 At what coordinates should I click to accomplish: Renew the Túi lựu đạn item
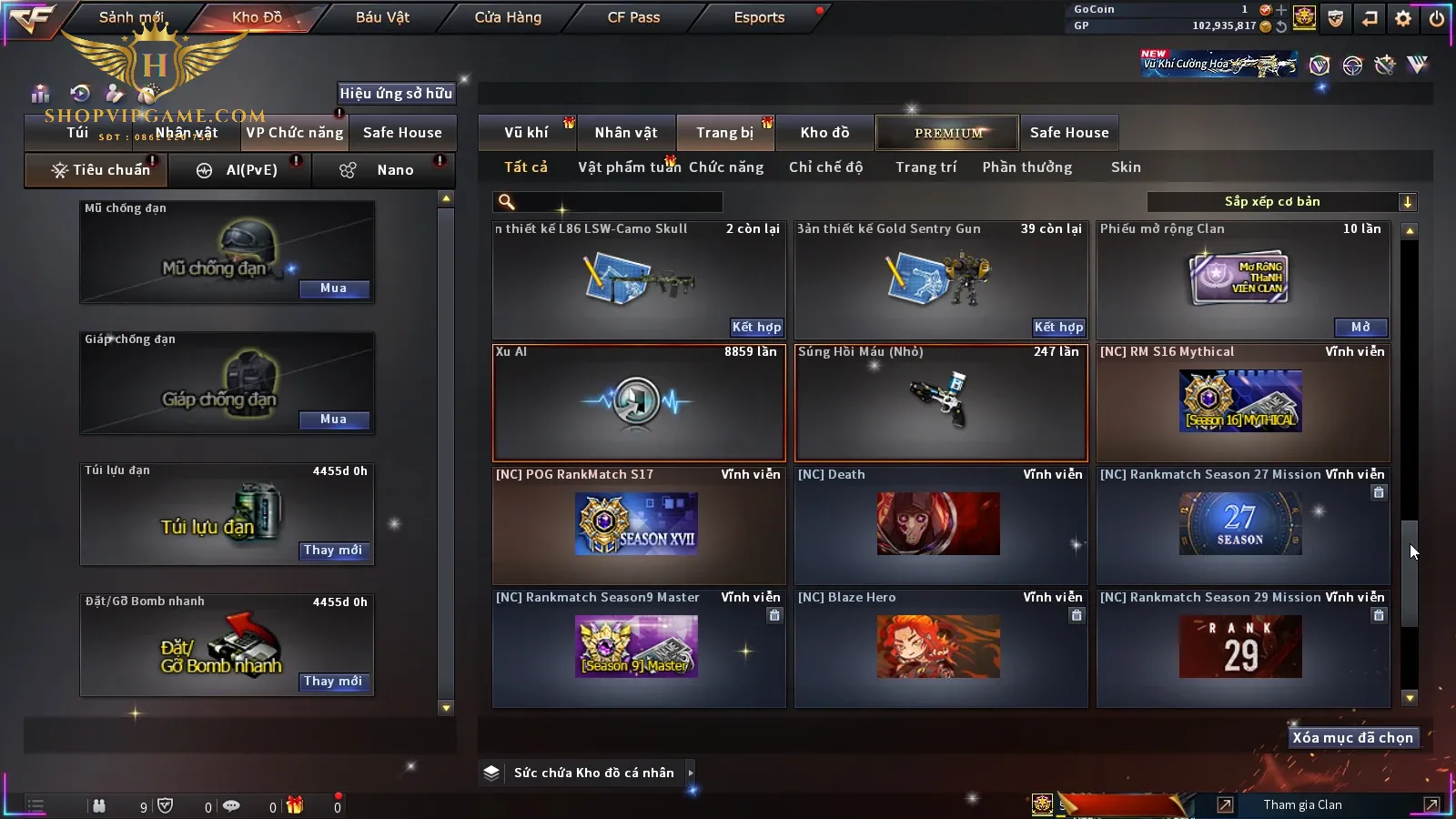pyautogui.click(x=333, y=551)
